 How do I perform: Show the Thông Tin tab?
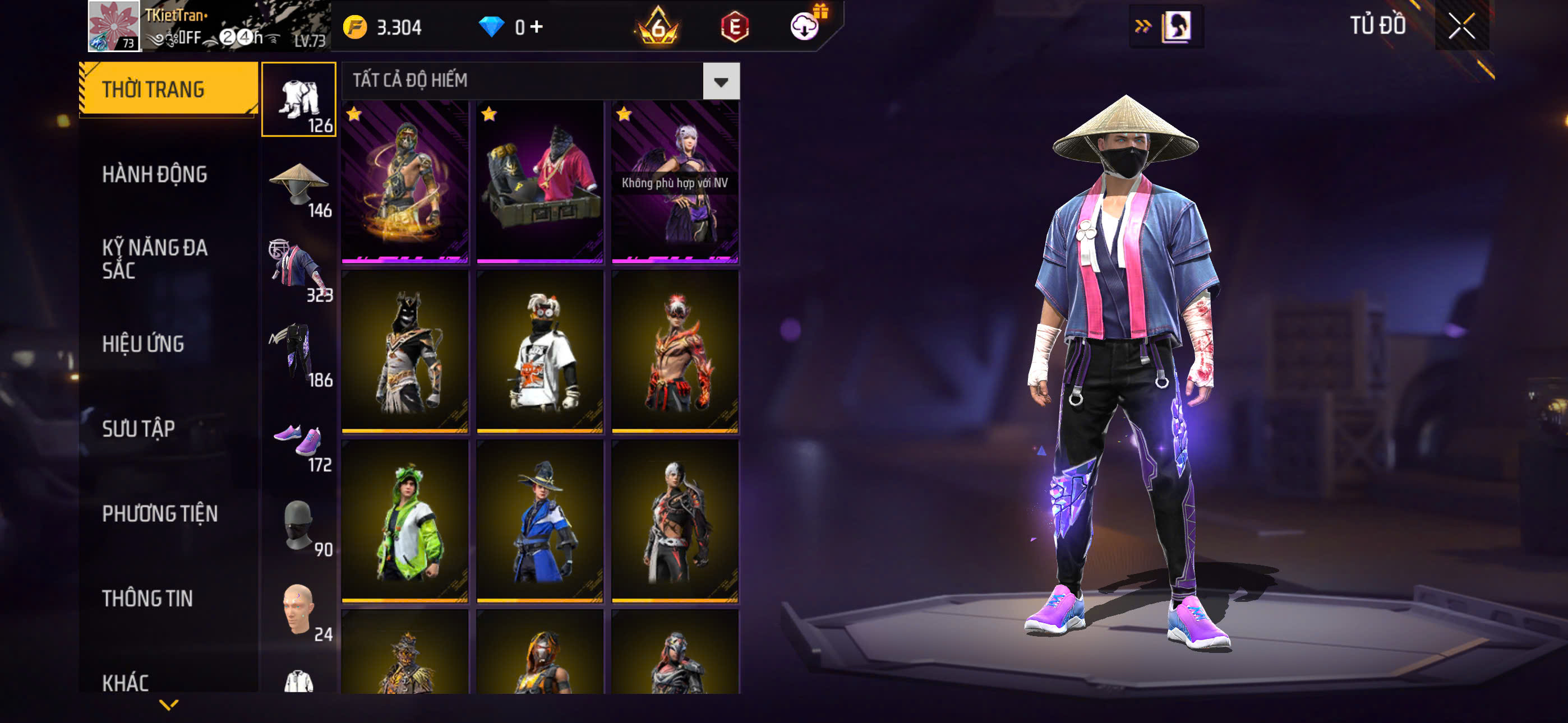point(147,598)
